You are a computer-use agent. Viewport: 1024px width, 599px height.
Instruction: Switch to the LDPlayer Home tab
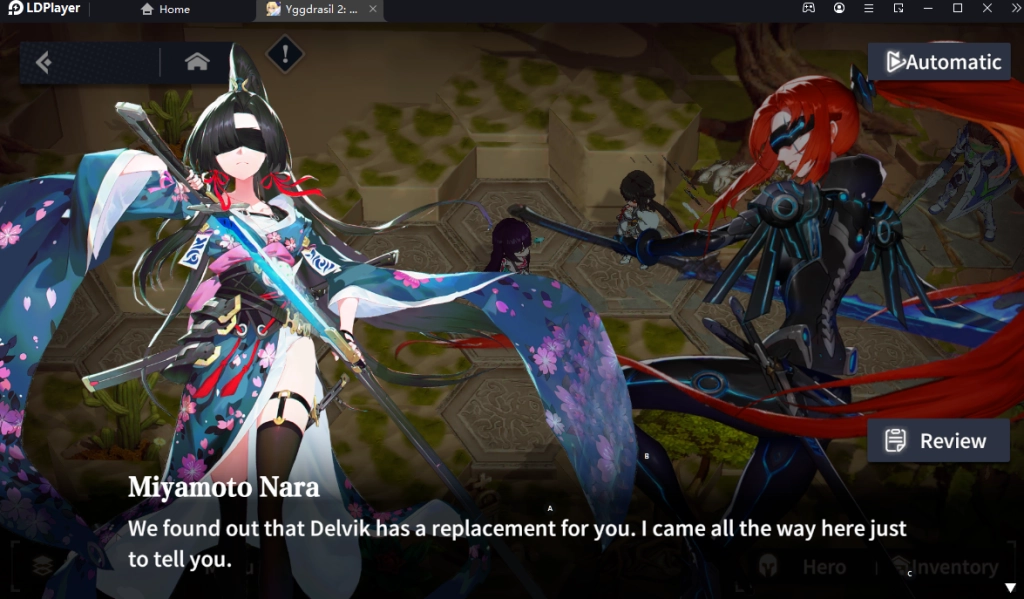(x=165, y=9)
